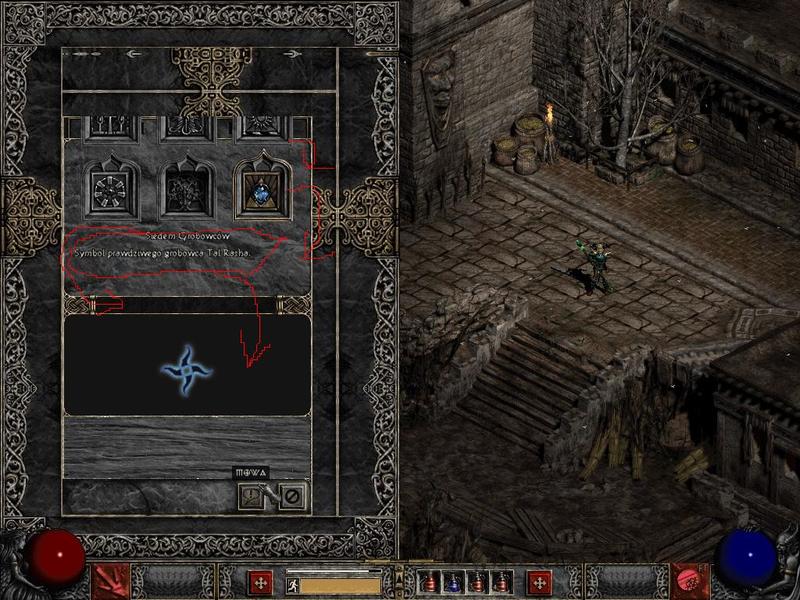This screenshot has height=600, width=800.
Task: Show the next act's quests with right arrow
Action: (292, 54)
